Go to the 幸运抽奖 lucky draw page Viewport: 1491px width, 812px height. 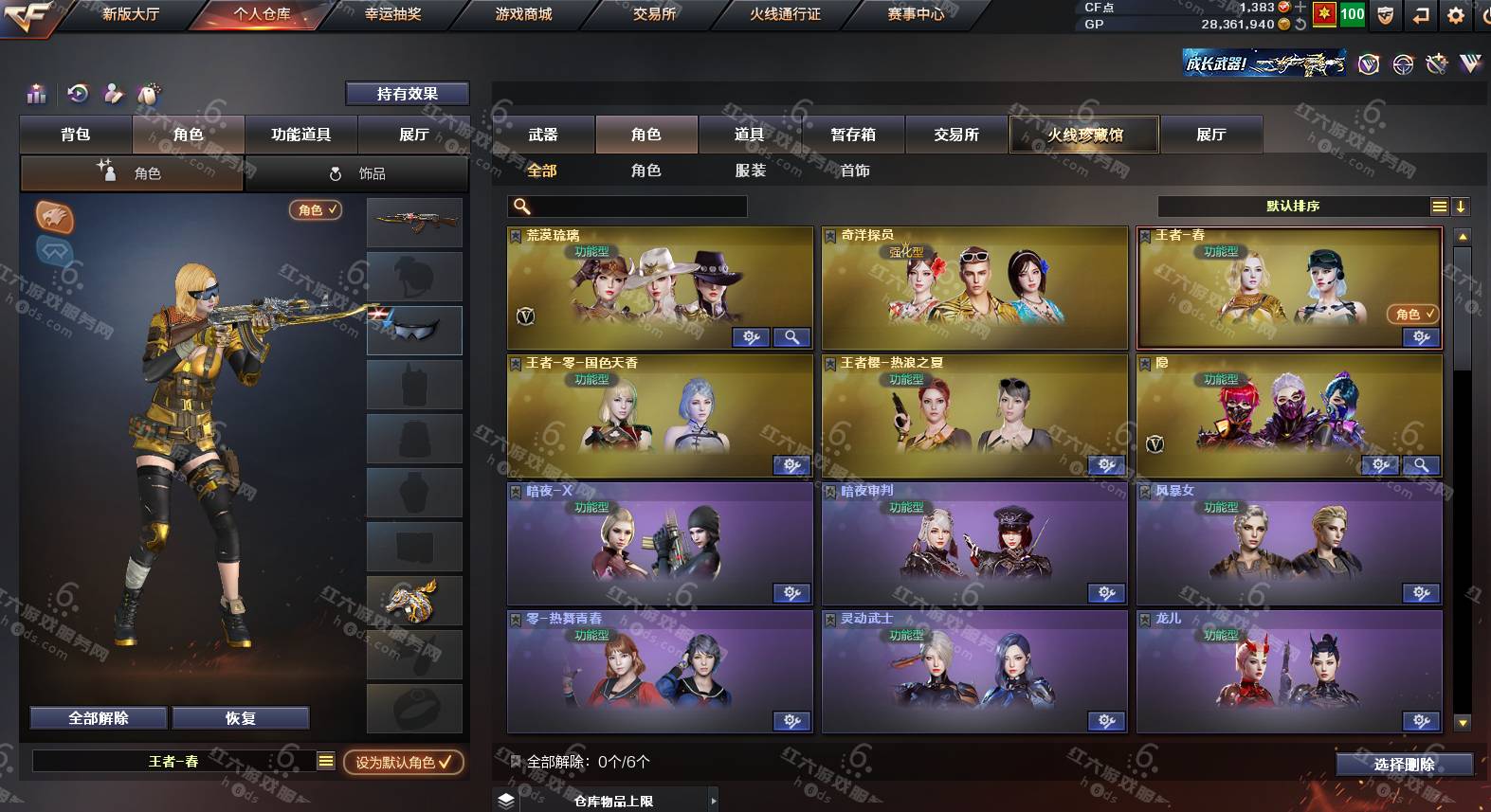click(392, 14)
